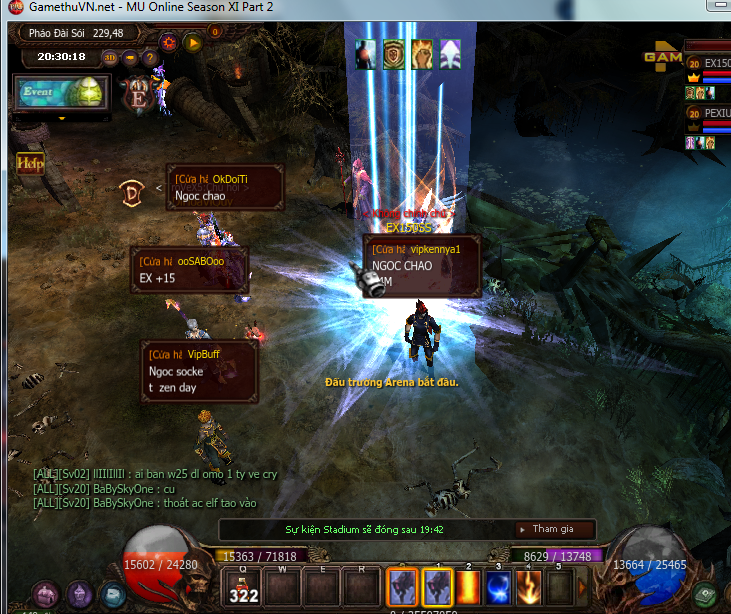The width and height of the screenshot is (731, 614).
Task: Use the Q slot potion with 322
Action: (244, 587)
